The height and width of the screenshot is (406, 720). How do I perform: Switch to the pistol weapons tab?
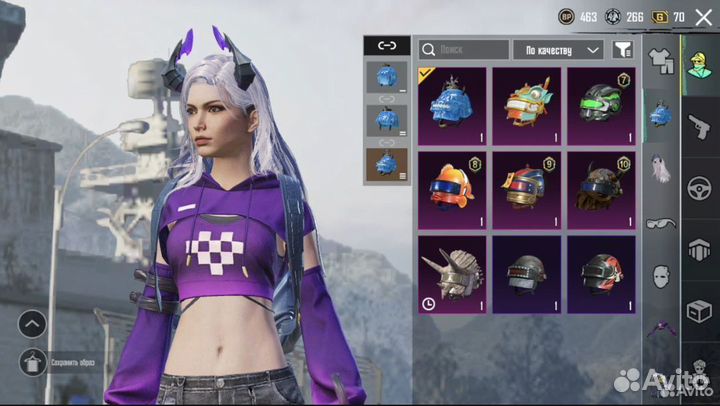(700, 125)
